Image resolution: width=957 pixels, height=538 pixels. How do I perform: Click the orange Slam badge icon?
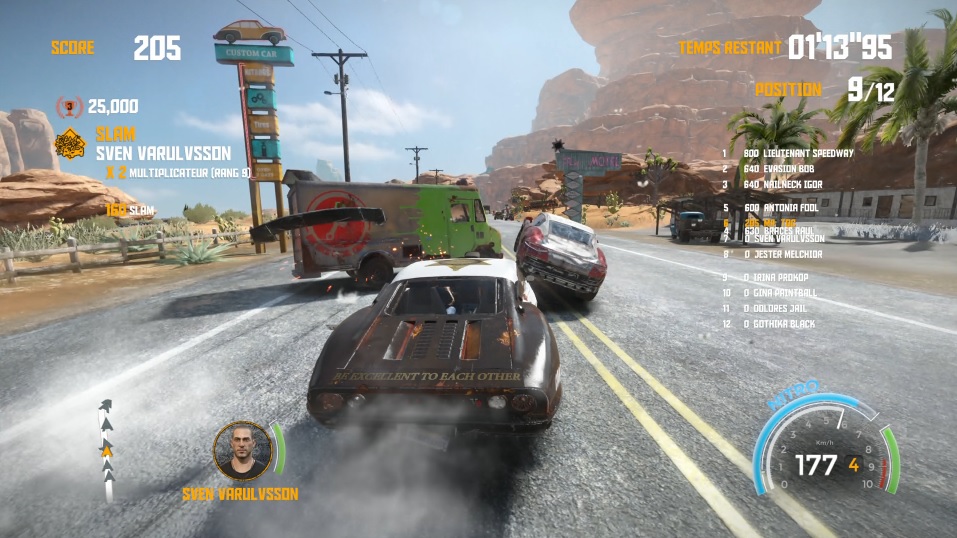(69, 143)
